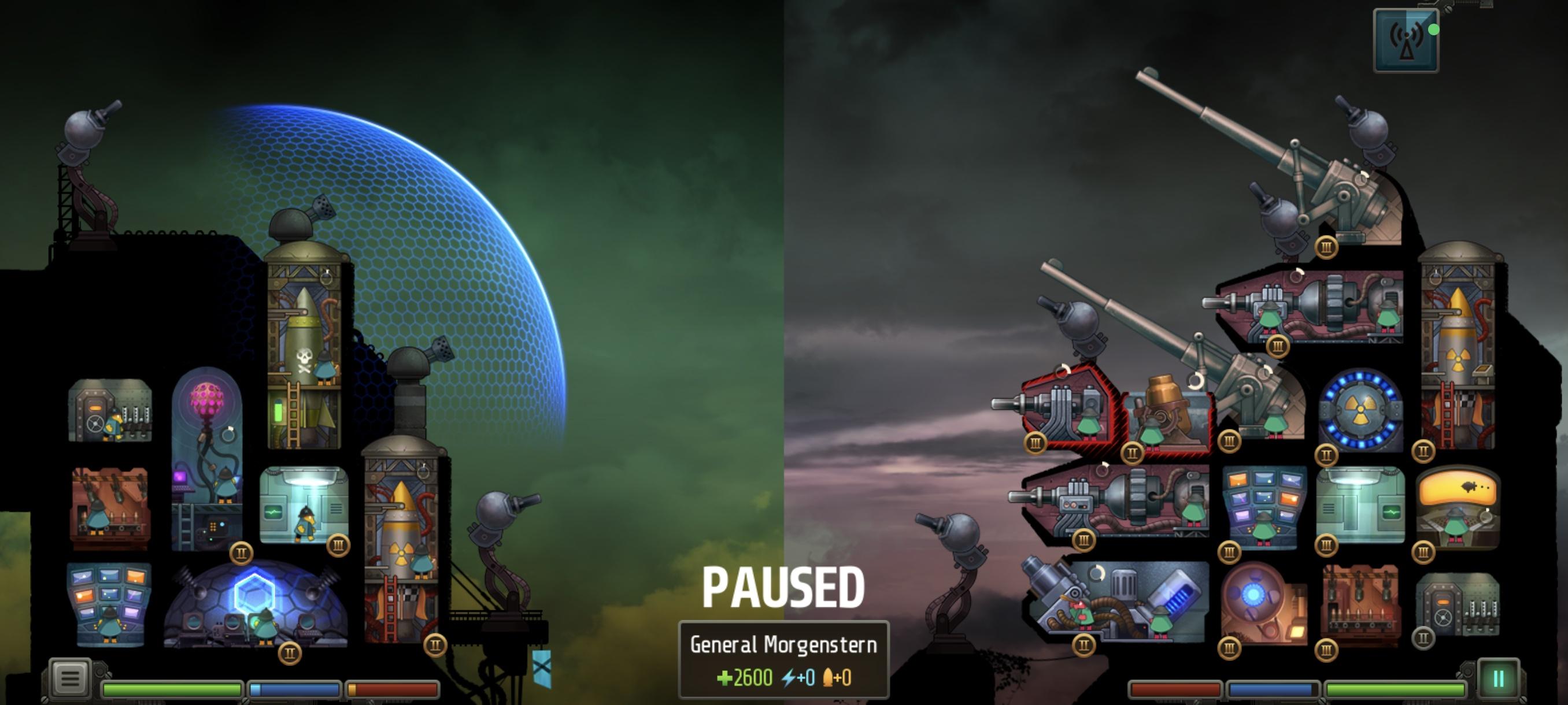Open the hamburger menu button
Viewport: 1568px width, 705px height.
pyautogui.click(x=69, y=678)
